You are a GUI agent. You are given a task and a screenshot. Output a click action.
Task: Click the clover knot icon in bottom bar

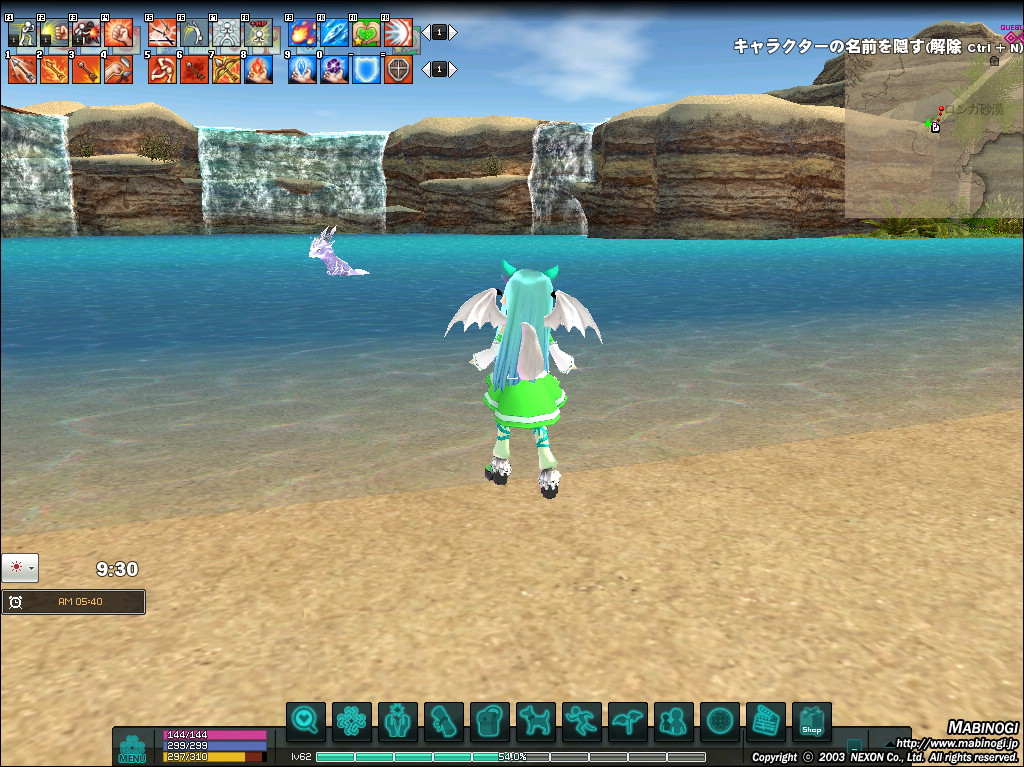[351, 721]
